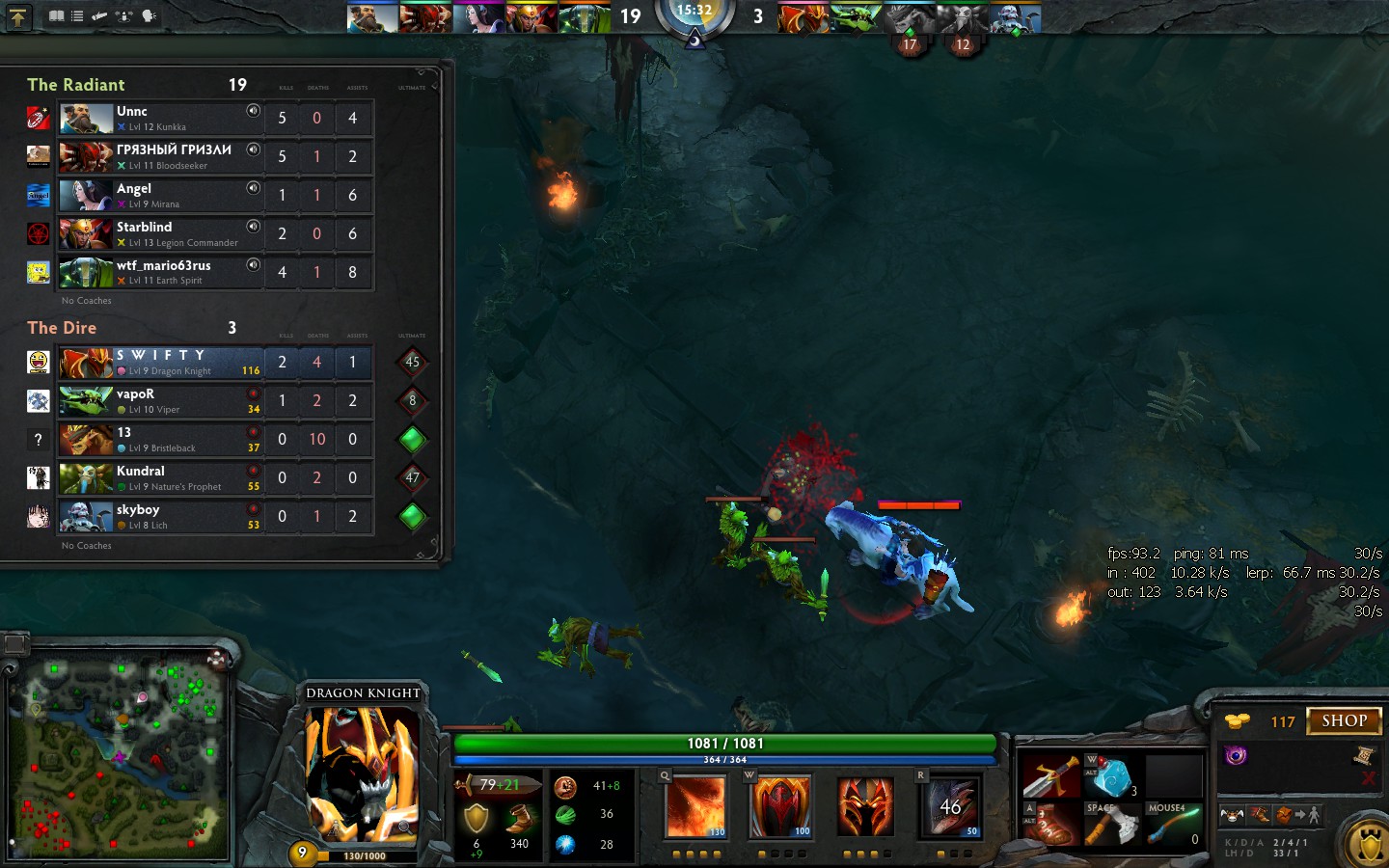This screenshot has height=868, width=1389.
Task: Open the hero library book icon
Action: pyautogui.click(x=57, y=15)
